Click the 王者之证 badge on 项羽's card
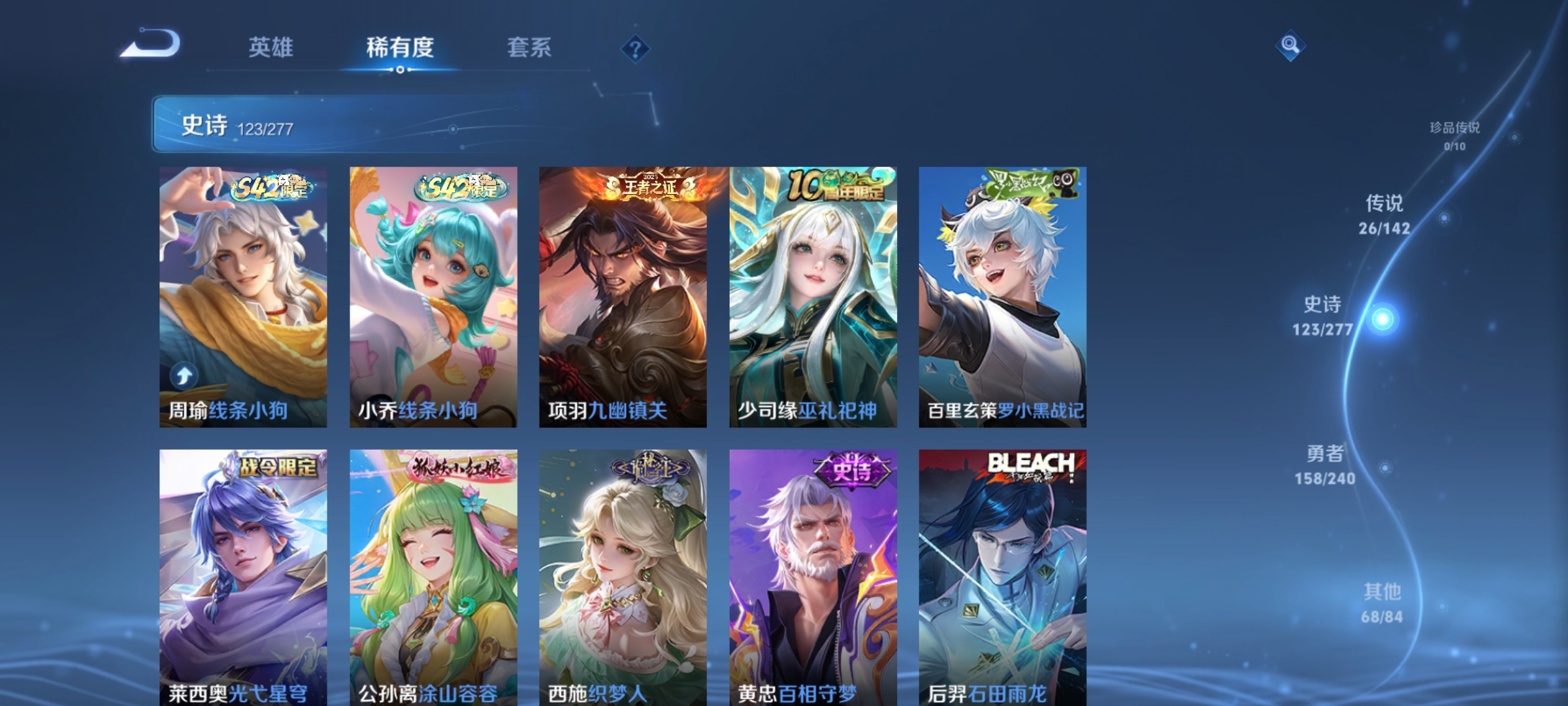The image size is (1568, 706). point(651,186)
